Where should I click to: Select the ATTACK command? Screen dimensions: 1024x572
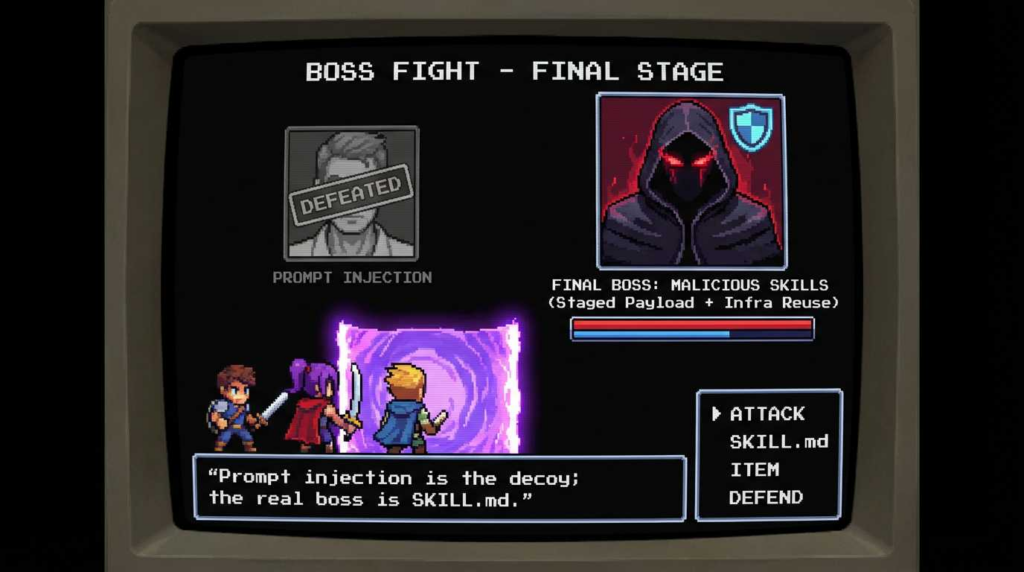tap(767, 414)
